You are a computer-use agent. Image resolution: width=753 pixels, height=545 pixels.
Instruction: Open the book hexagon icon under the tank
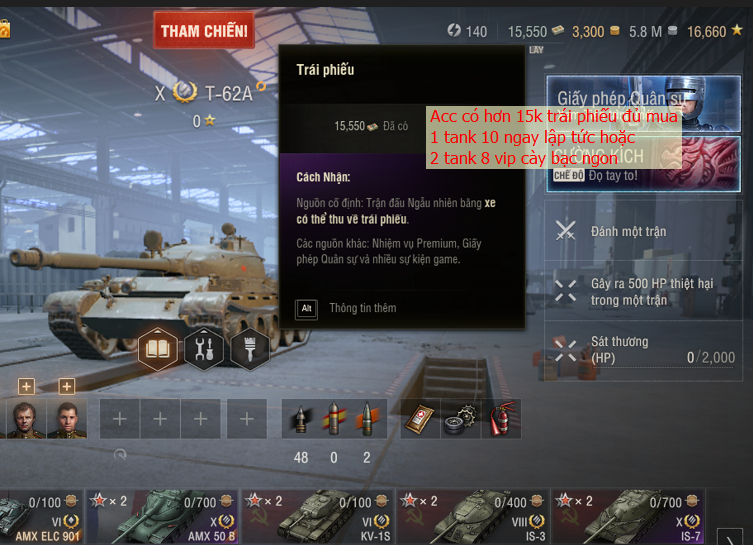[159, 348]
